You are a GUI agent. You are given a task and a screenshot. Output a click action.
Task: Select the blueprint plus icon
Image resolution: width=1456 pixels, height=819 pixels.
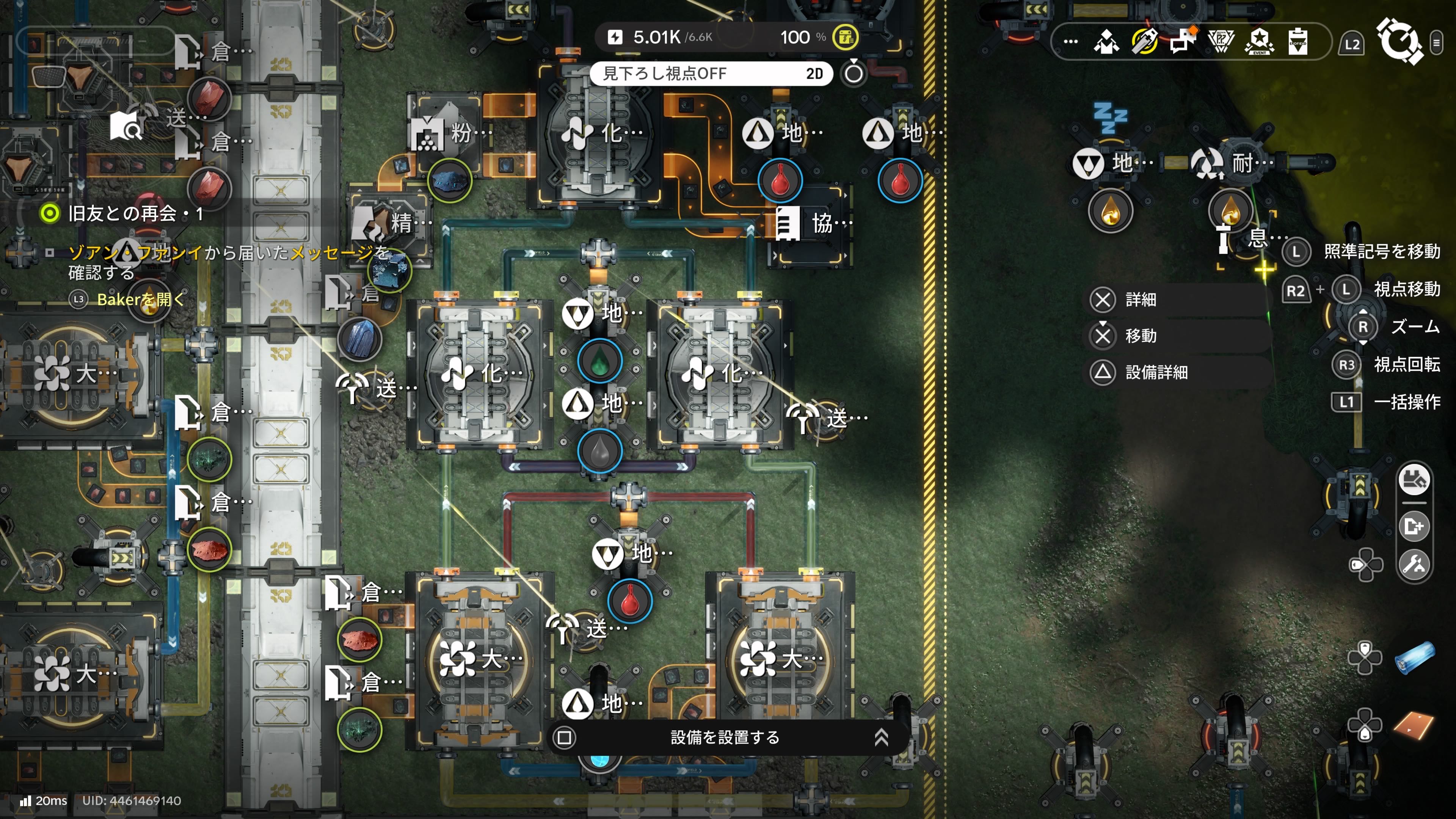tap(1414, 527)
